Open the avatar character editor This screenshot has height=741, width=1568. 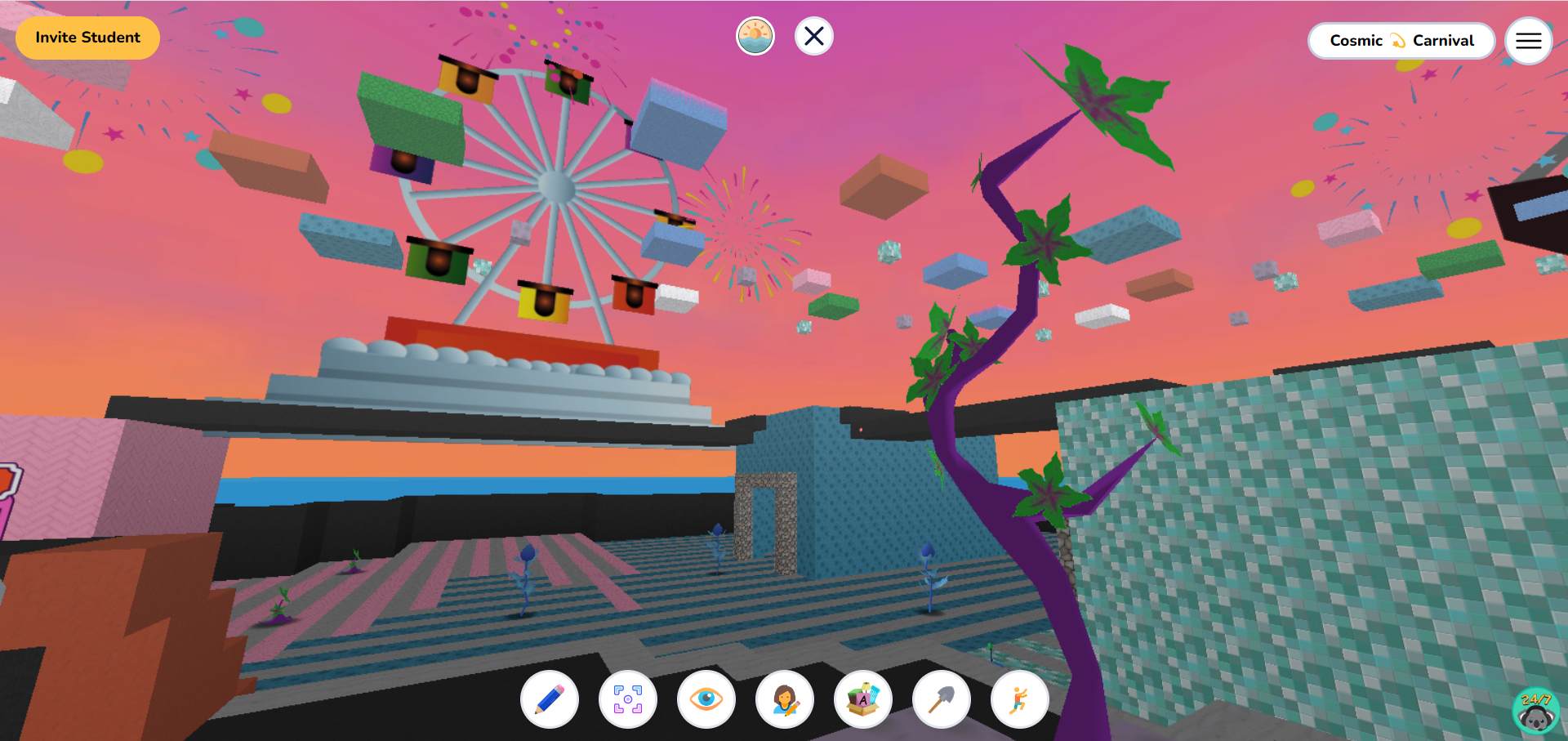(785, 700)
